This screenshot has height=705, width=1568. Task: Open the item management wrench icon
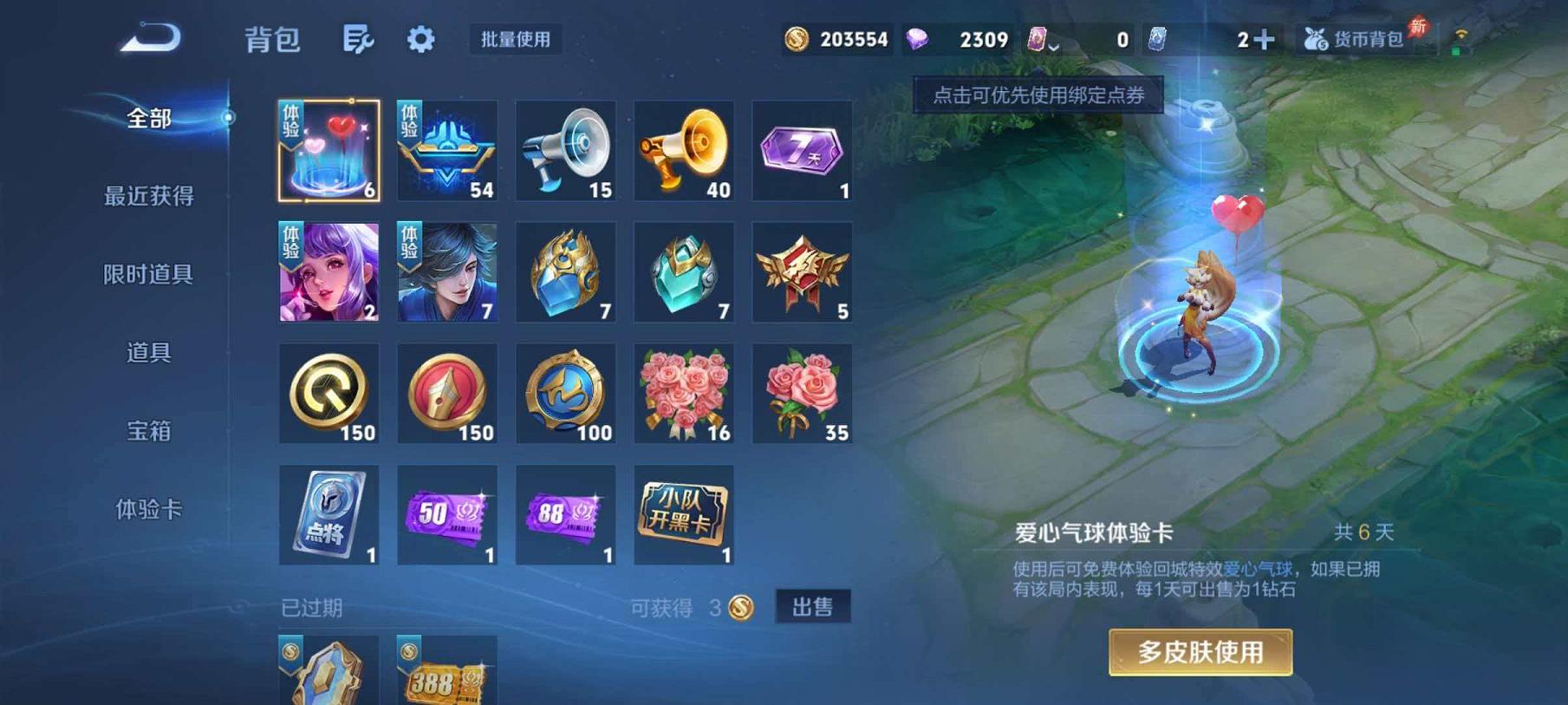[x=361, y=39]
